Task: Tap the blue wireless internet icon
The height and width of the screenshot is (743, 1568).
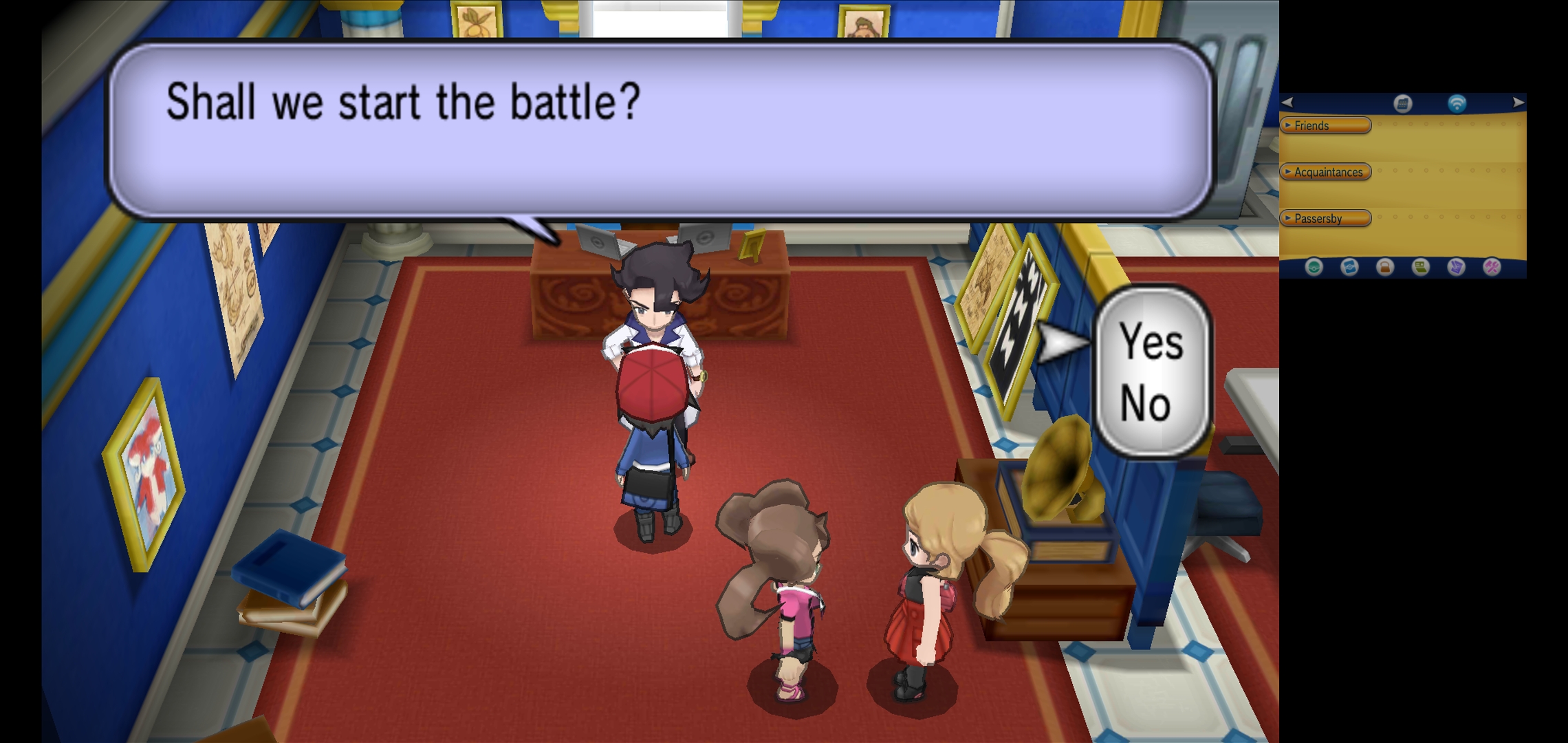Action: pyautogui.click(x=1457, y=103)
